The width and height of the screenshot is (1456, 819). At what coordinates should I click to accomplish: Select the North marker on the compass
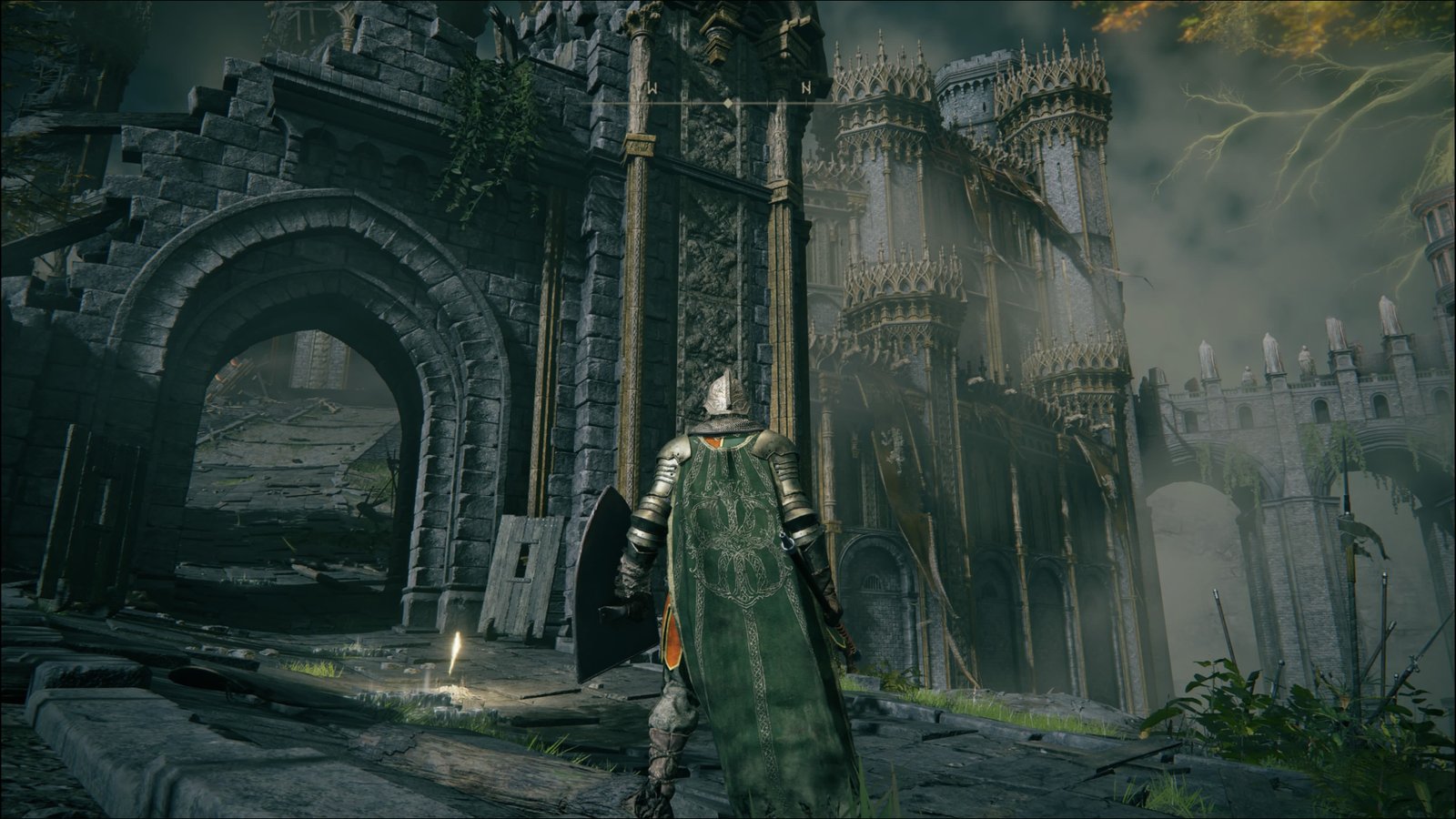(x=805, y=88)
